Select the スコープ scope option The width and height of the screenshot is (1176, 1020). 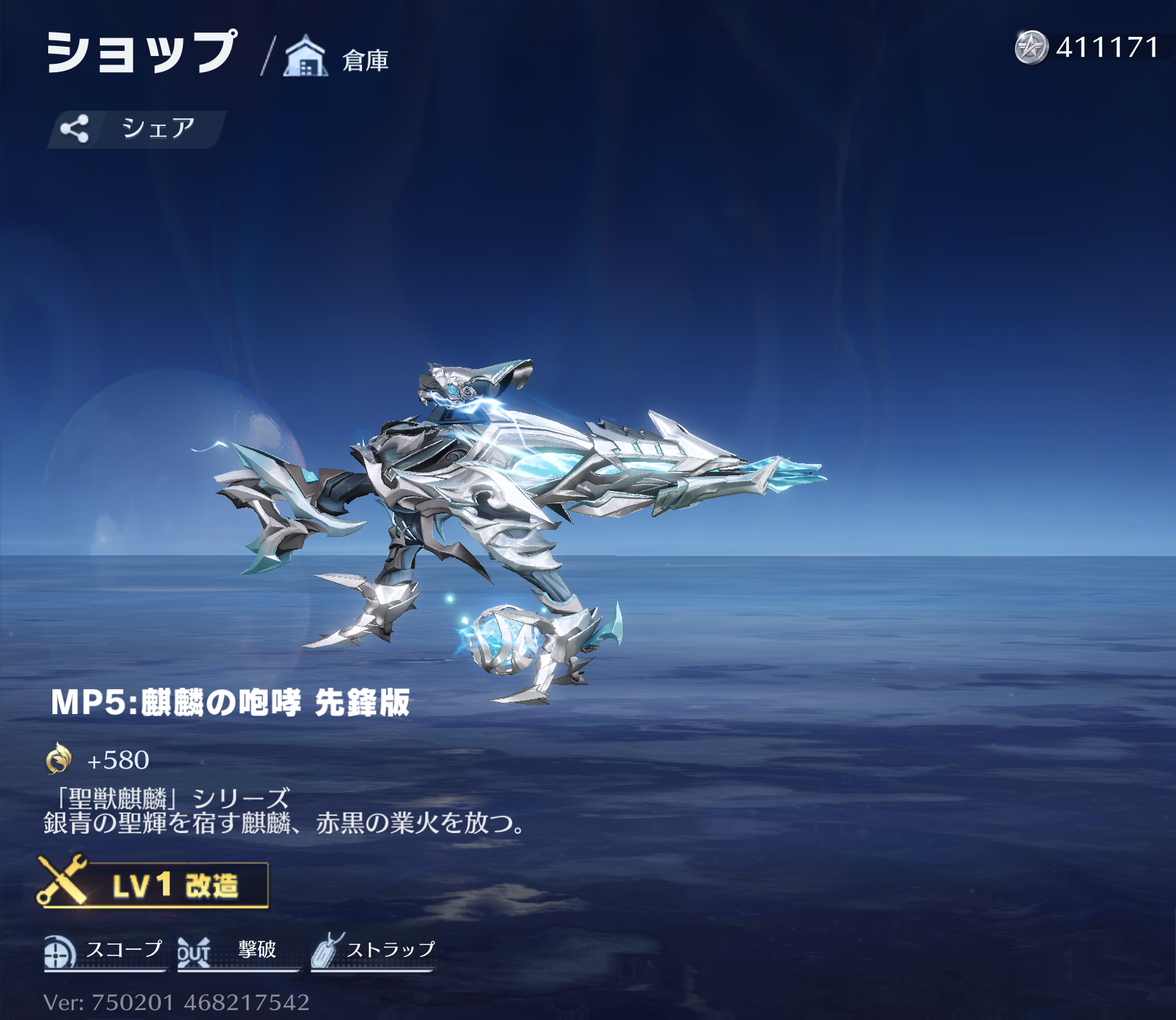(104, 951)
